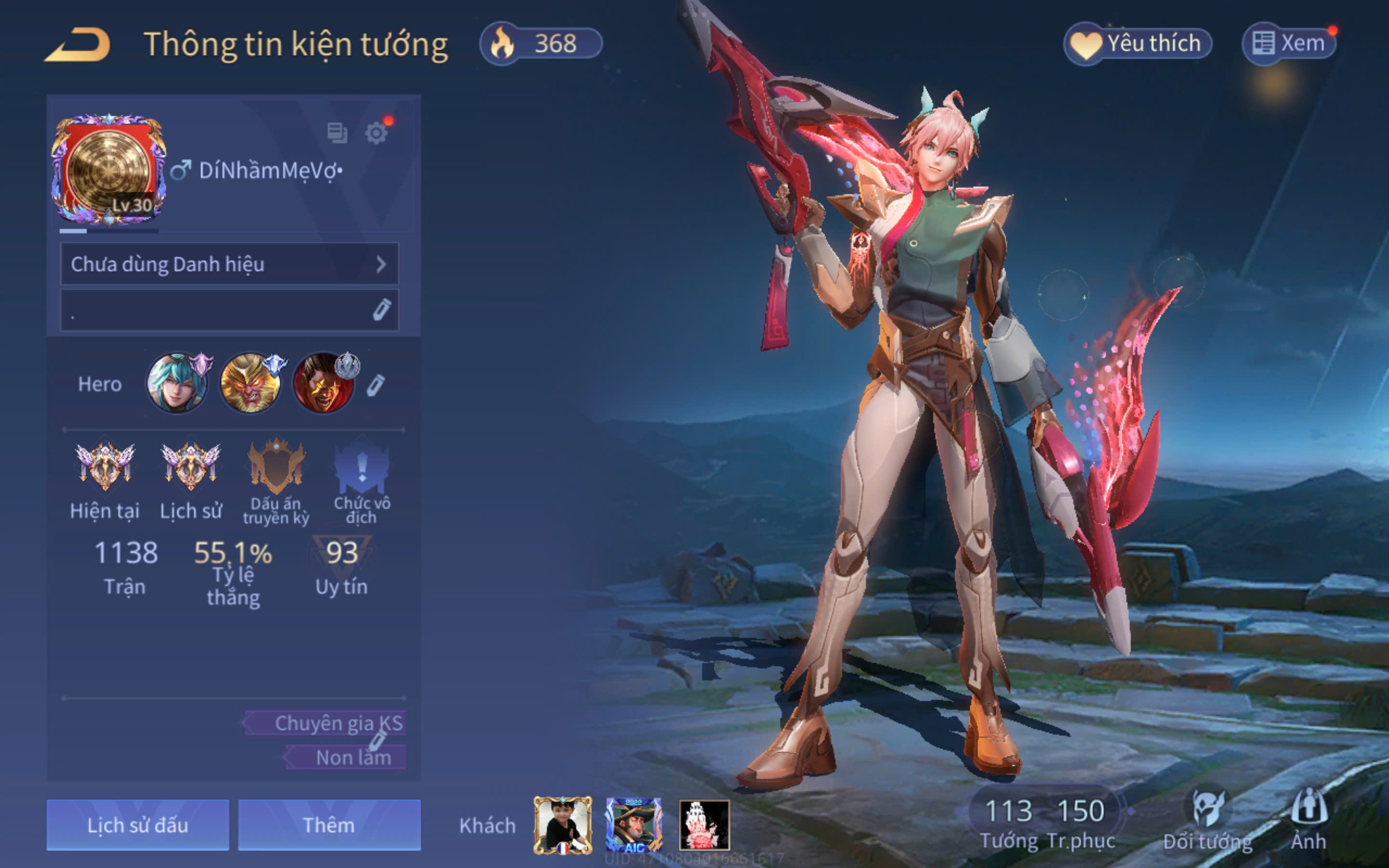This screenshot has width=1389, height=868.
Task: Show the 368 flame popularity counter
Action: 541,43
